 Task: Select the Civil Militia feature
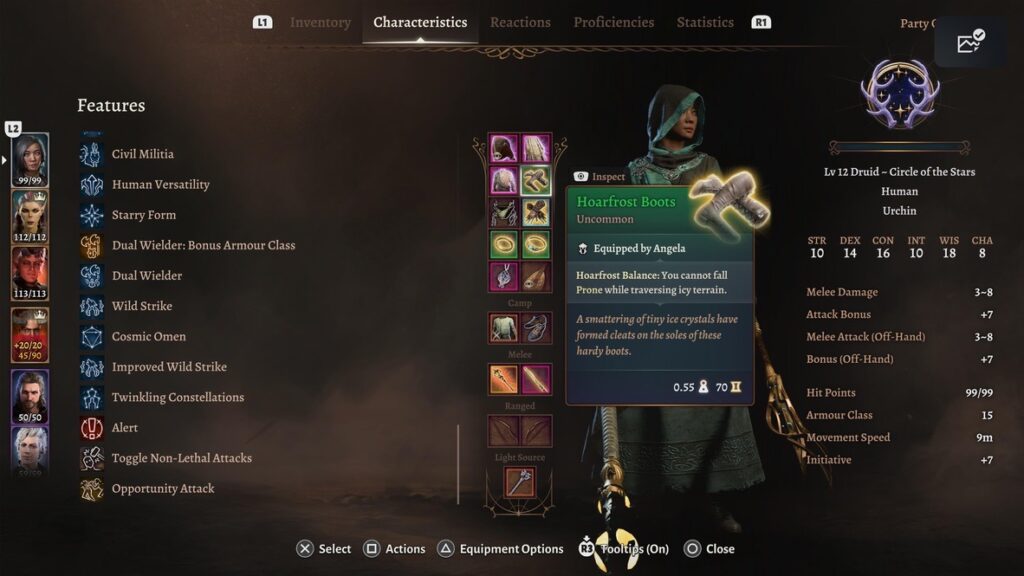[x=142, y=154]
